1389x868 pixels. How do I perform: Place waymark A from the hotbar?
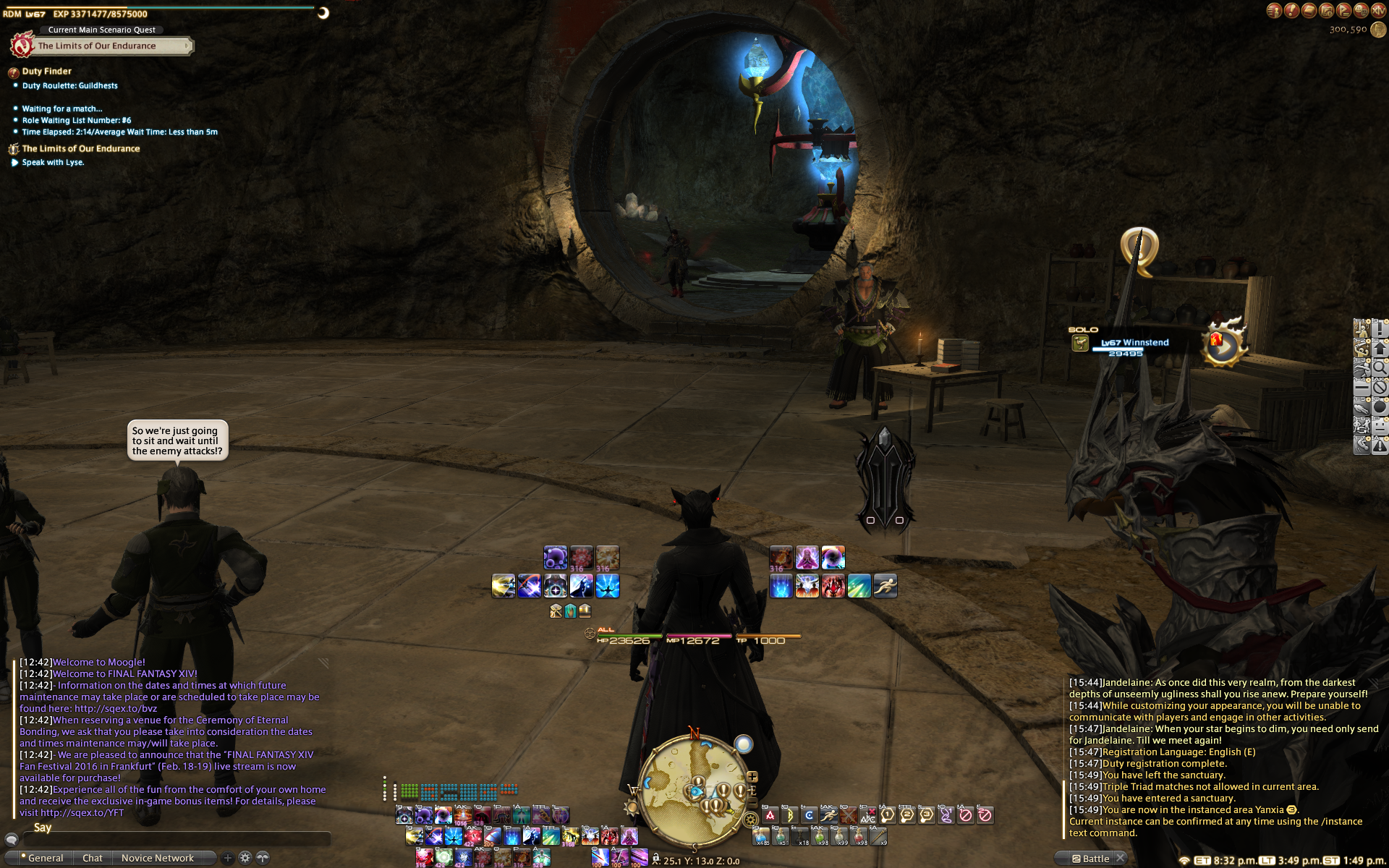[x=770, y=815]
